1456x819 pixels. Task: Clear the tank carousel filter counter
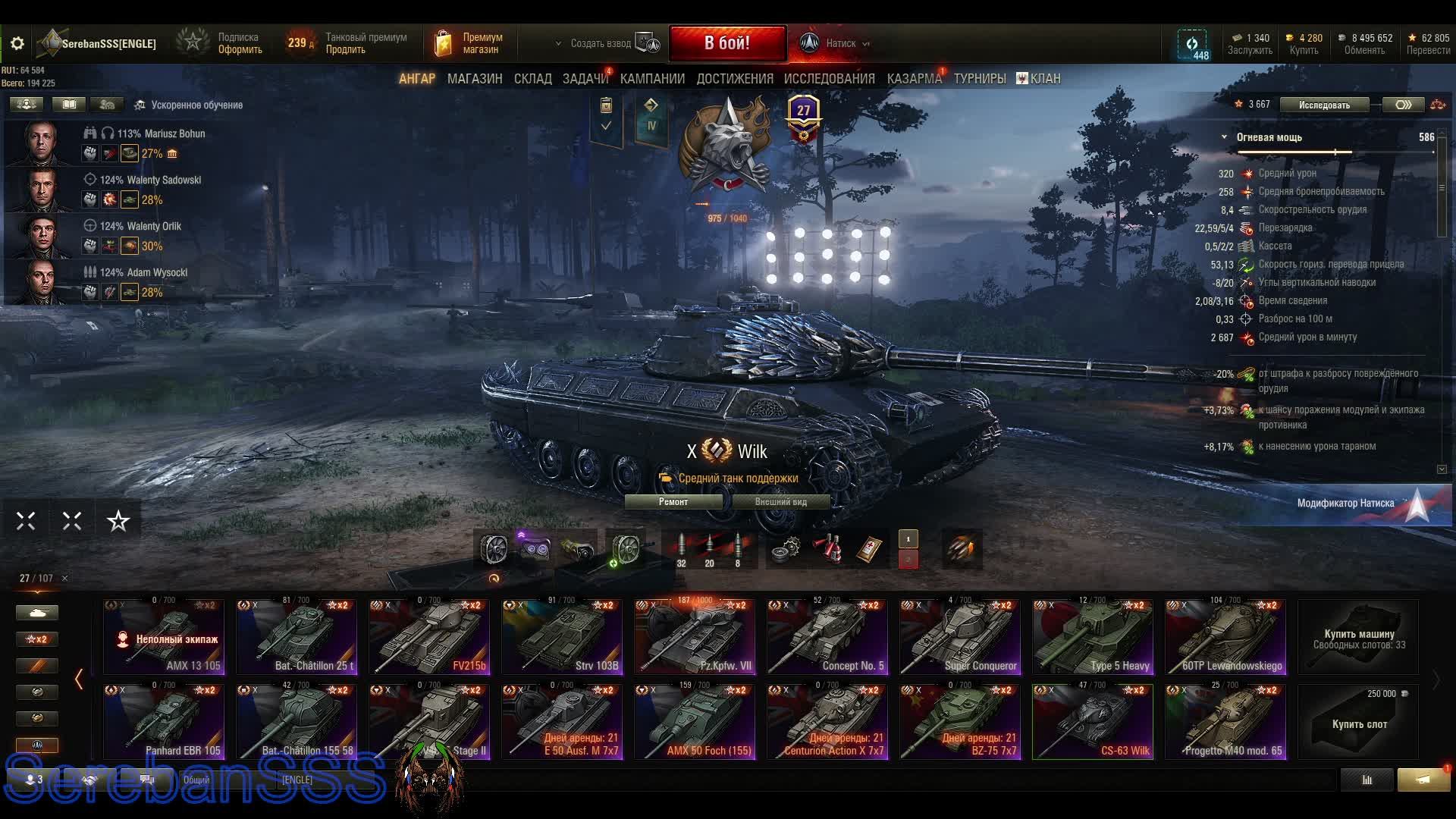coord(64,579)
